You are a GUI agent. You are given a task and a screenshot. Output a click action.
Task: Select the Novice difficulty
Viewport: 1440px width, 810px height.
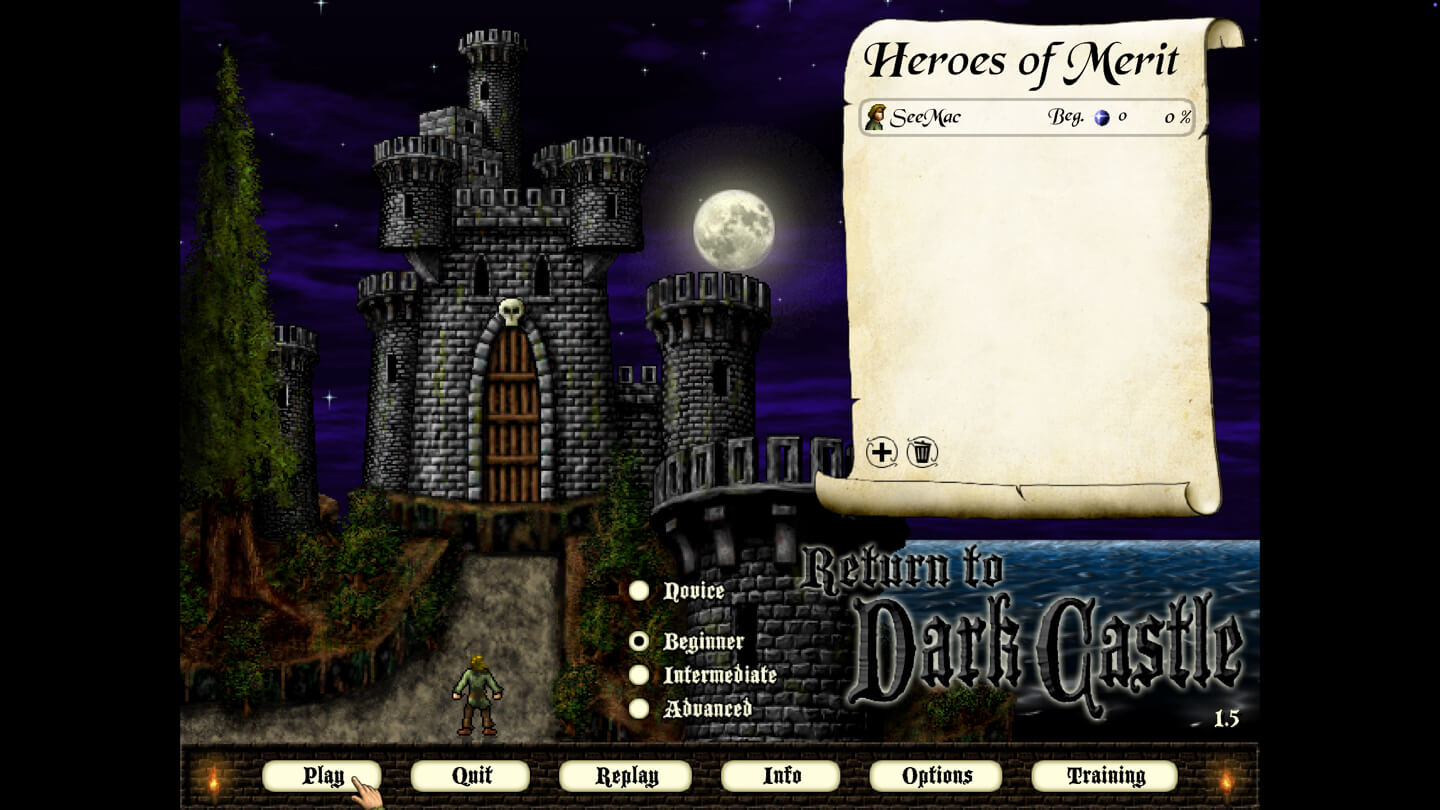(x=639, y=591)
